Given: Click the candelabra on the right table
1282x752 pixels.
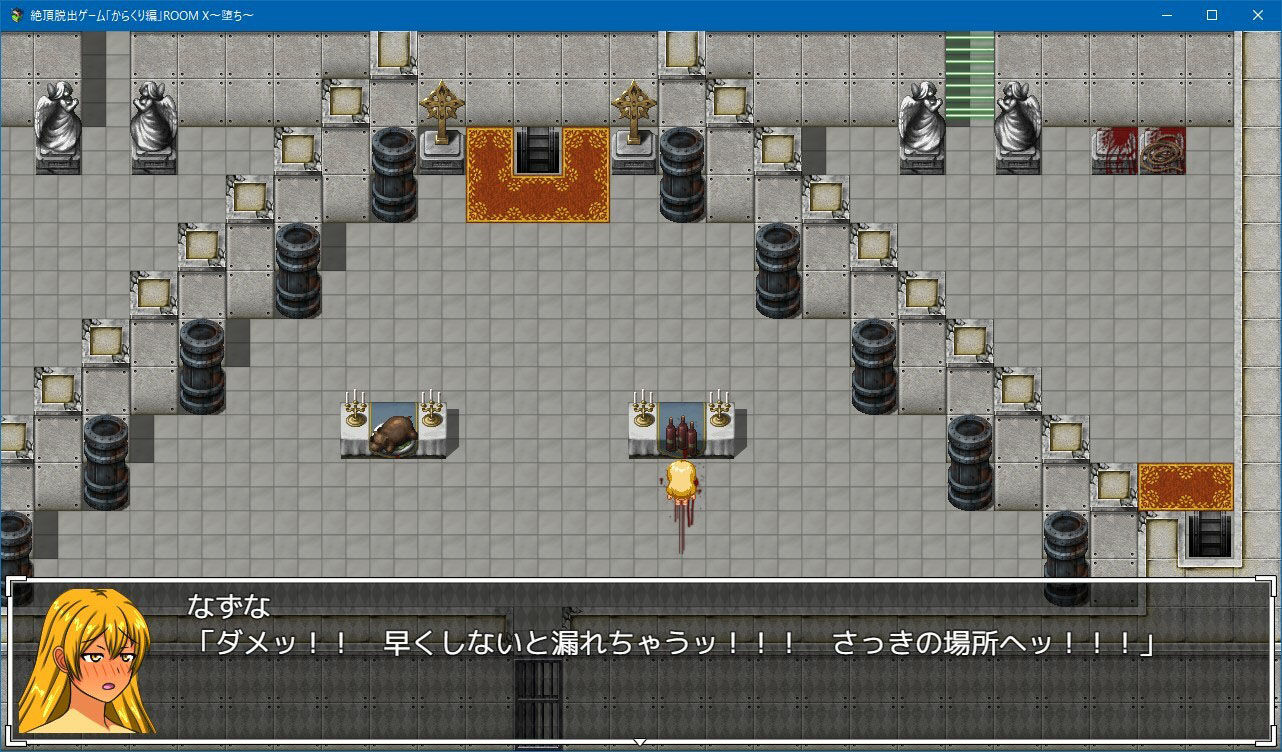Looking at the screenshot, I should [718, 410].
